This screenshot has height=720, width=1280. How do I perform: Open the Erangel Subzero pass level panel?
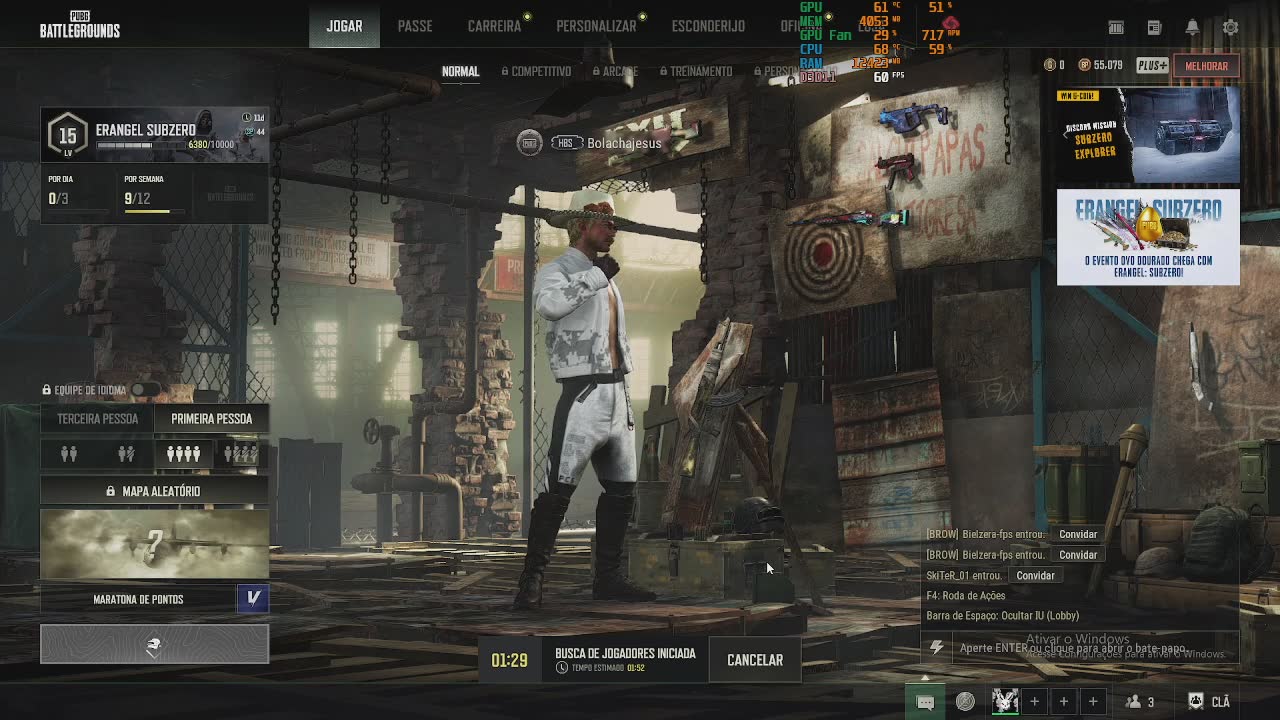(154, 135)
